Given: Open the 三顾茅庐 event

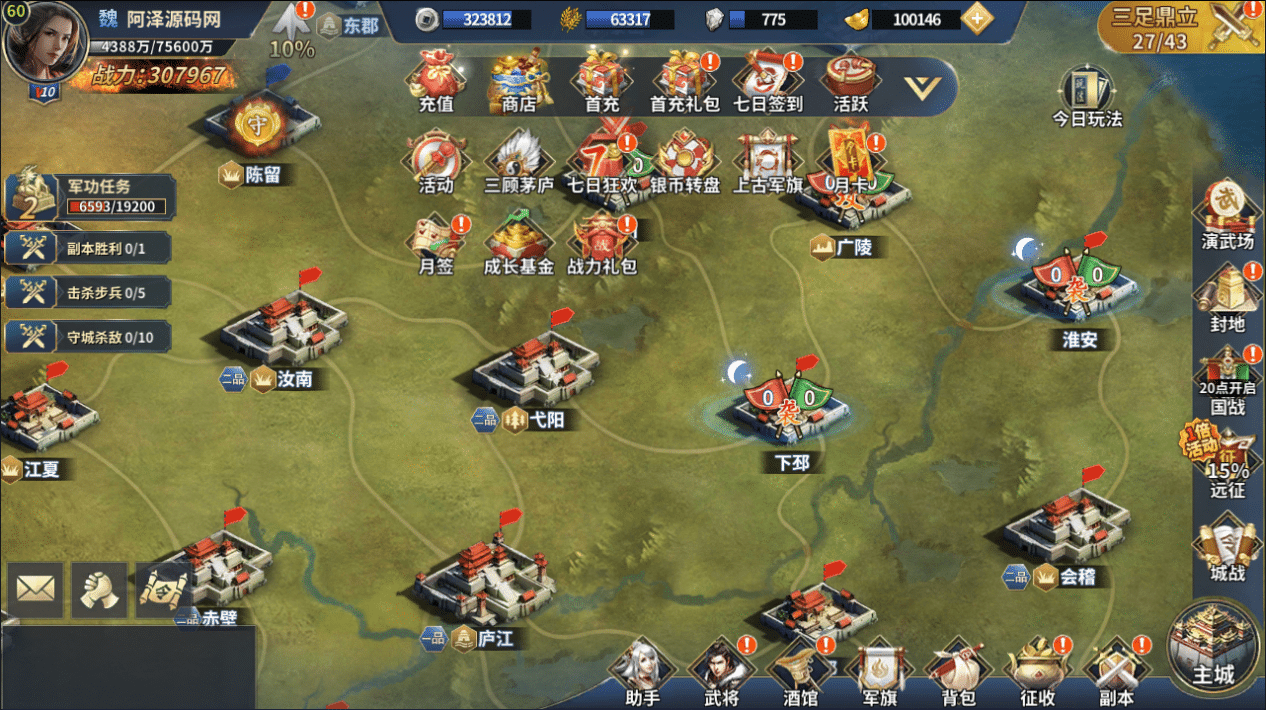Looking at the screenshot, I should [518, 164].
